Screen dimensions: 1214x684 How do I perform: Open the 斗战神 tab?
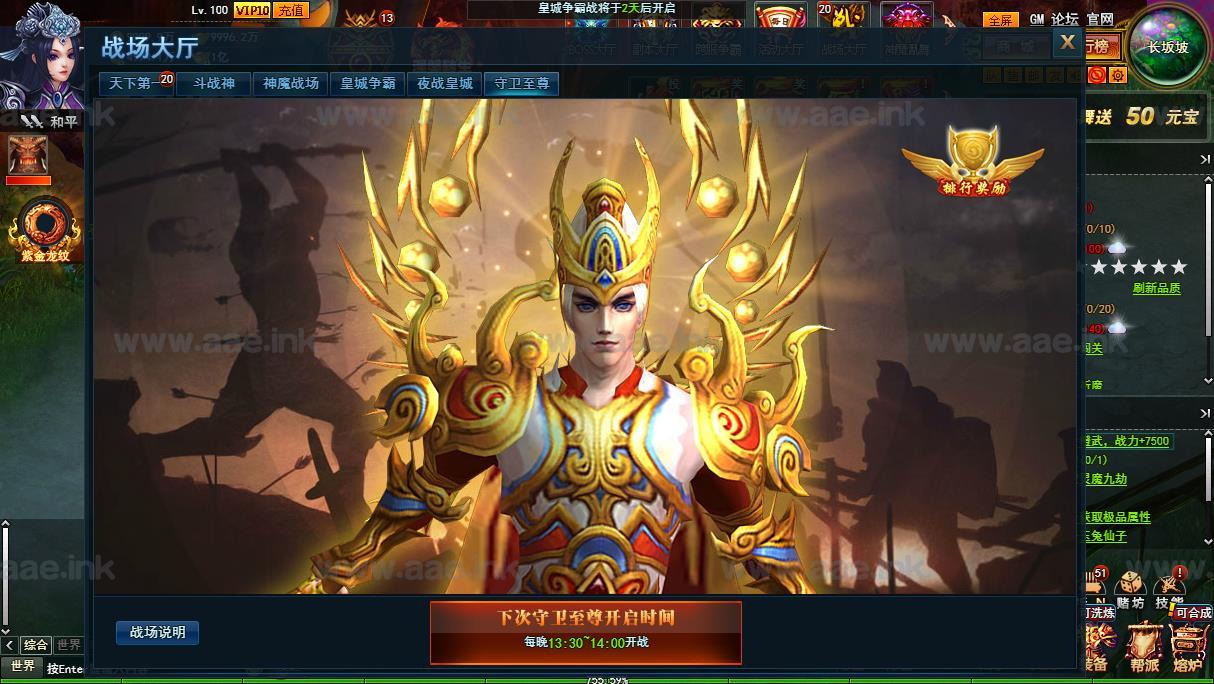click(x=214, y=84)
